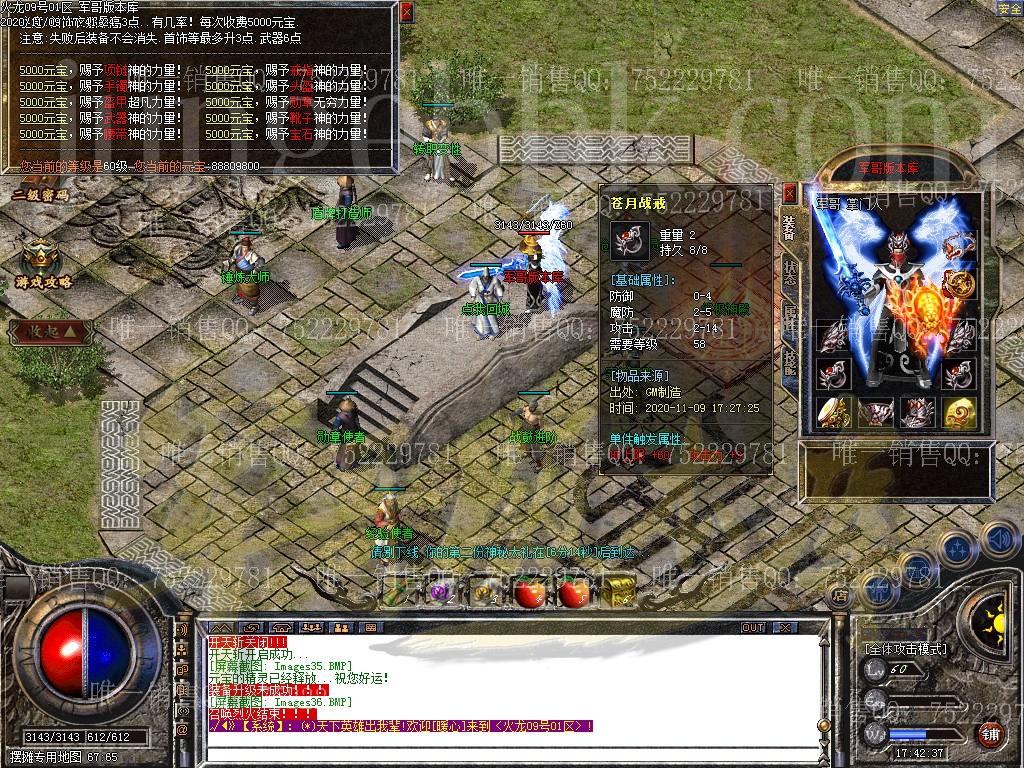Open the 铺 stall shop button
Image resolution: width=1024 pixels, height=768 pixels.
point(989,735)
